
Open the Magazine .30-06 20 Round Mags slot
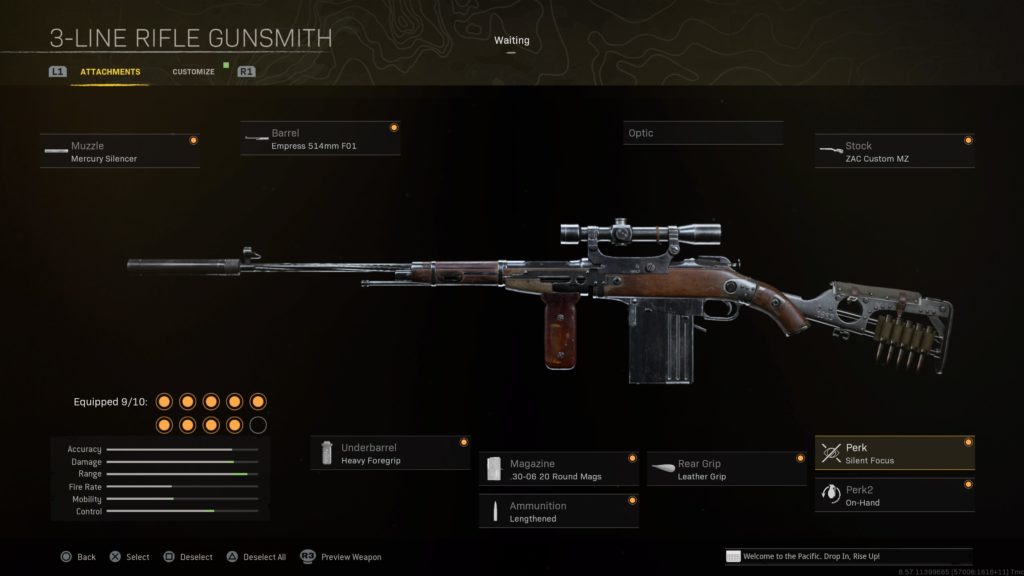point(558,469)
